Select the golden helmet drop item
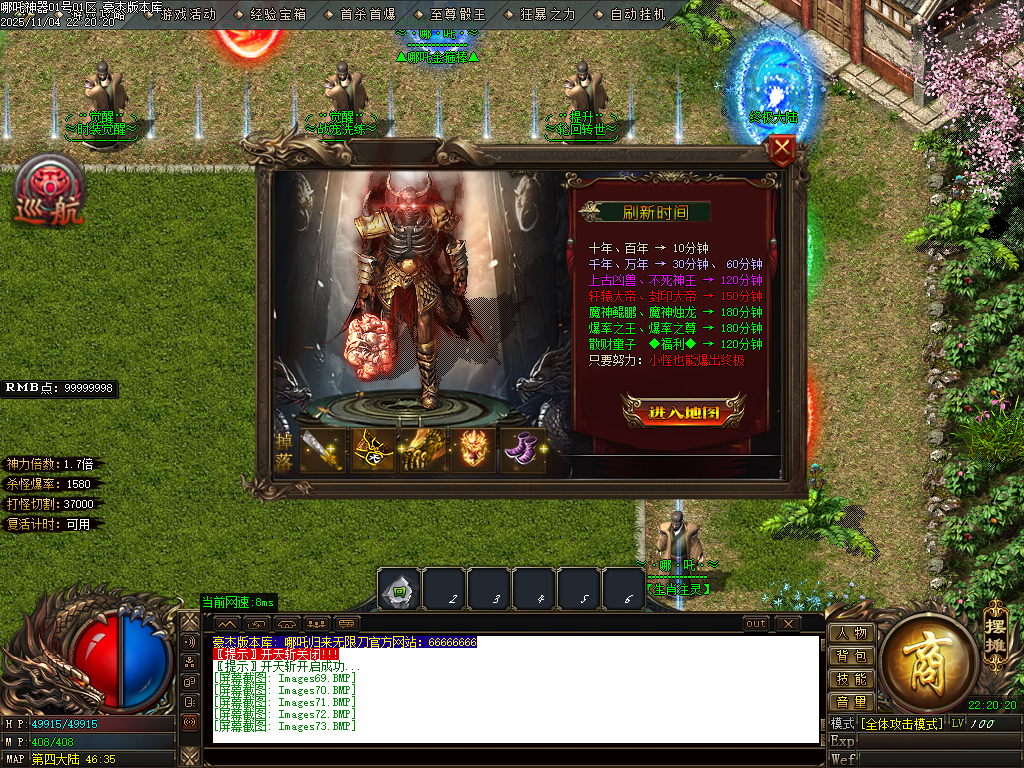This screenshot has height=768, width=1024. pyautogui.click(x=373, y=451)
